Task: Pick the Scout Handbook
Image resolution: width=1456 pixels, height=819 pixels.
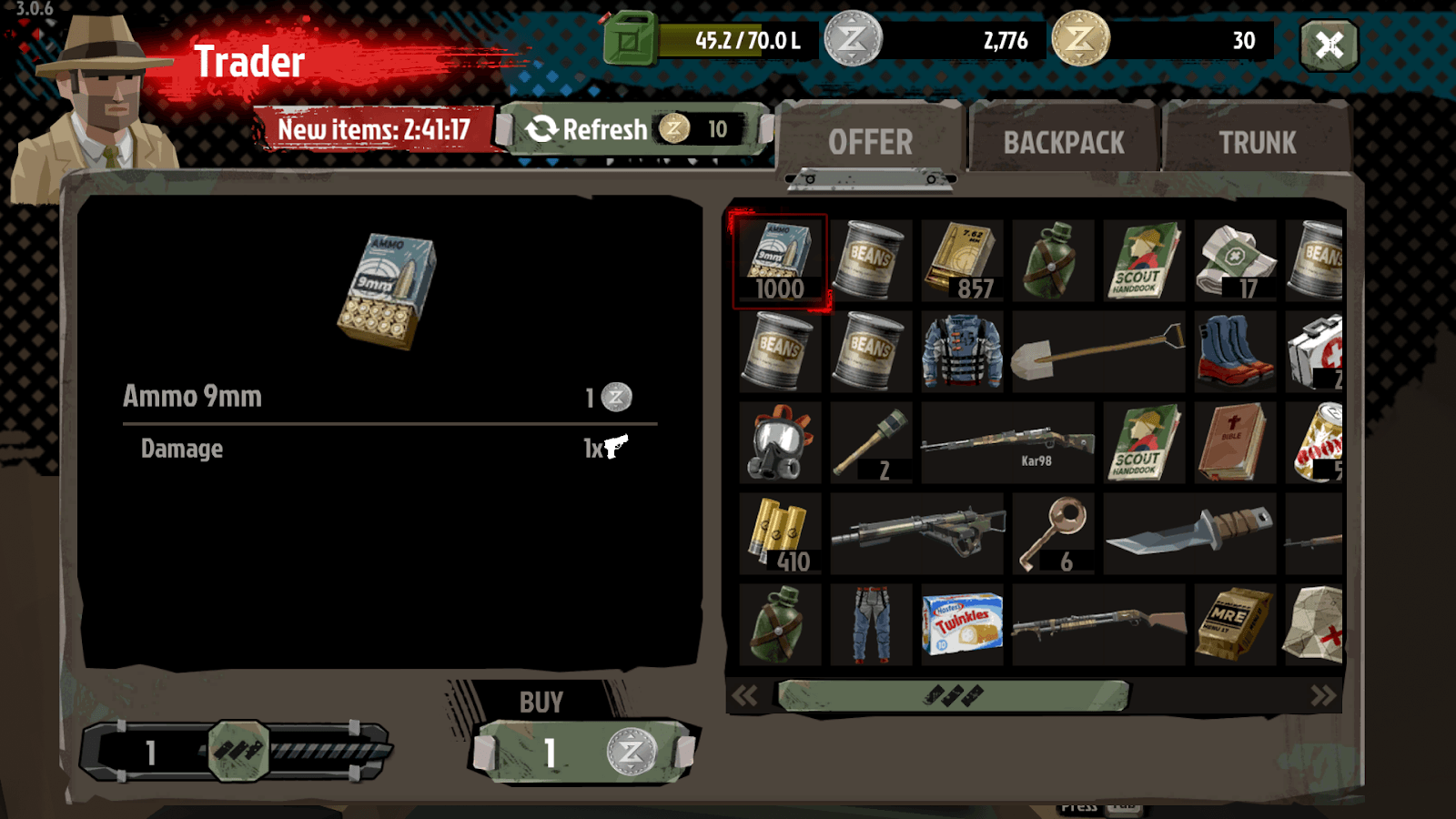Action: click(x=1142, y=259)
